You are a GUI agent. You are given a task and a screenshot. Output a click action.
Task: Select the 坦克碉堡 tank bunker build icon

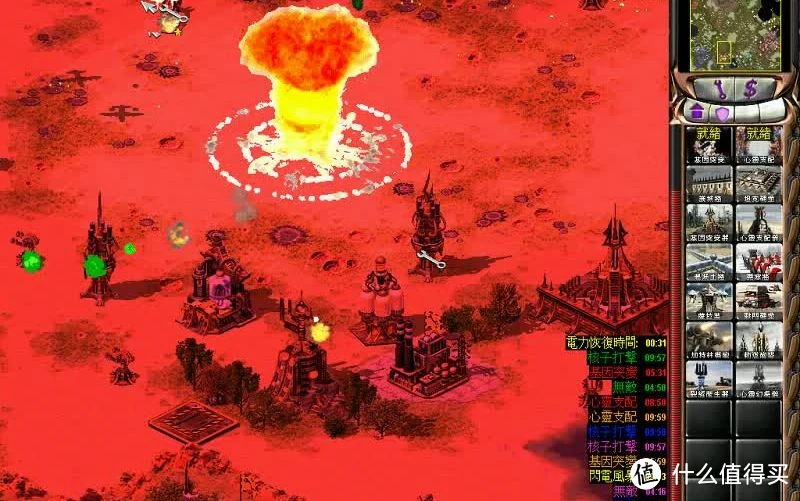[759, 184]
